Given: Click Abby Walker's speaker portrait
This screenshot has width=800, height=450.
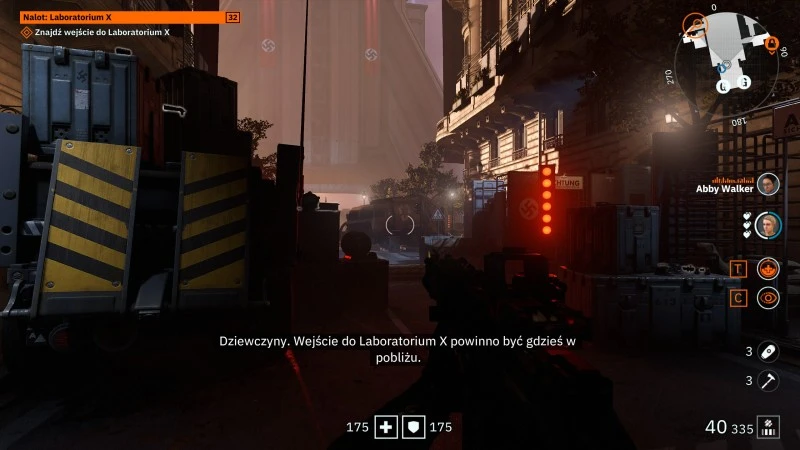Looking at the screenshot, I should tap(768, 185).
